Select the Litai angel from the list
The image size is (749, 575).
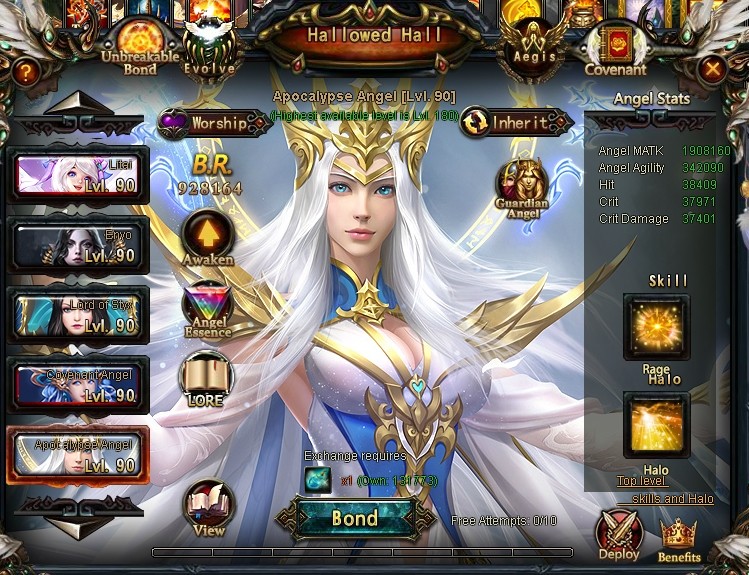(78, 177)
